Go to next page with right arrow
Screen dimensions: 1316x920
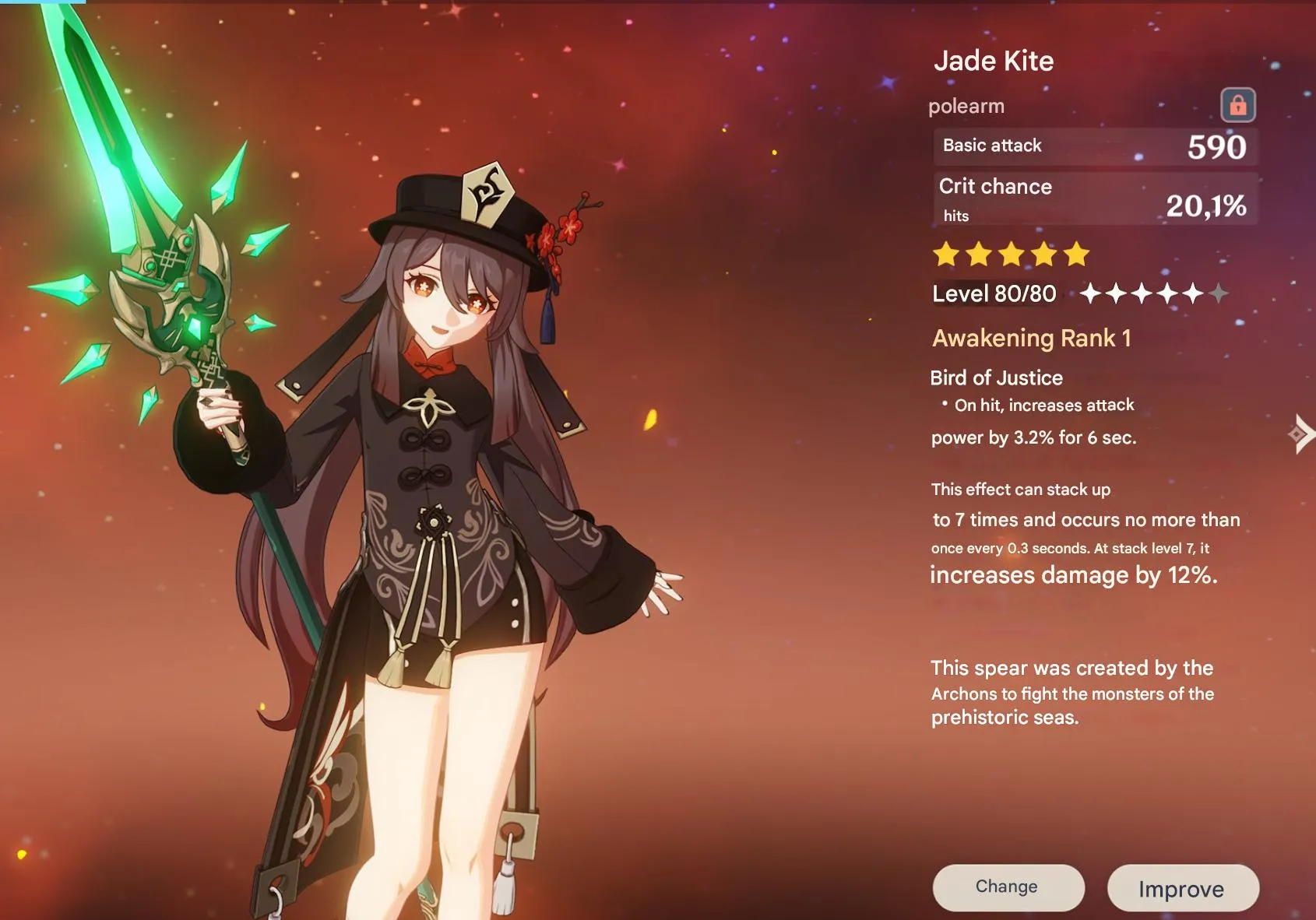tap(1300, 434)
